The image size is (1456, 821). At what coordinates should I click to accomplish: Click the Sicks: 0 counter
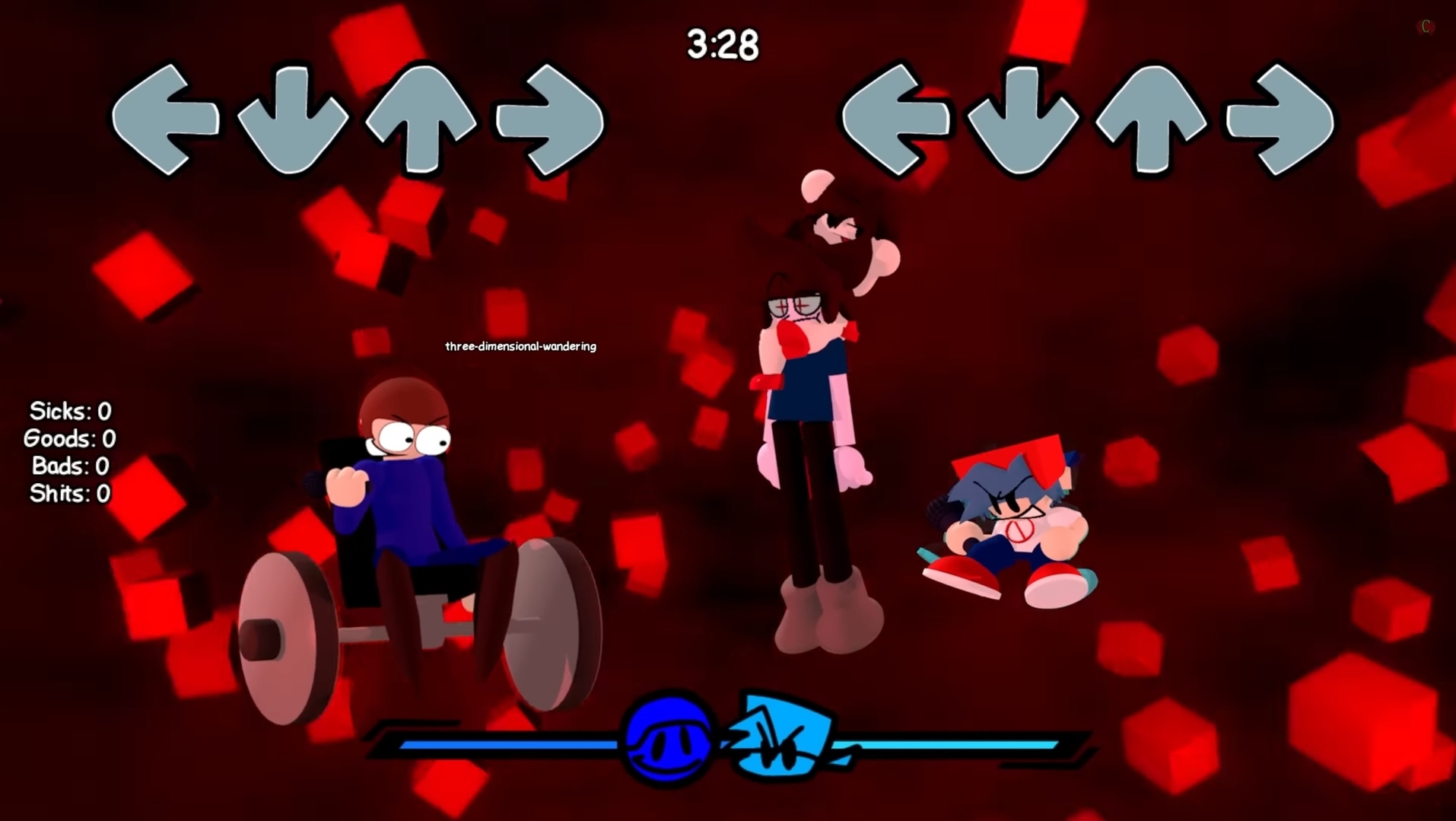(x=69, y=412)
